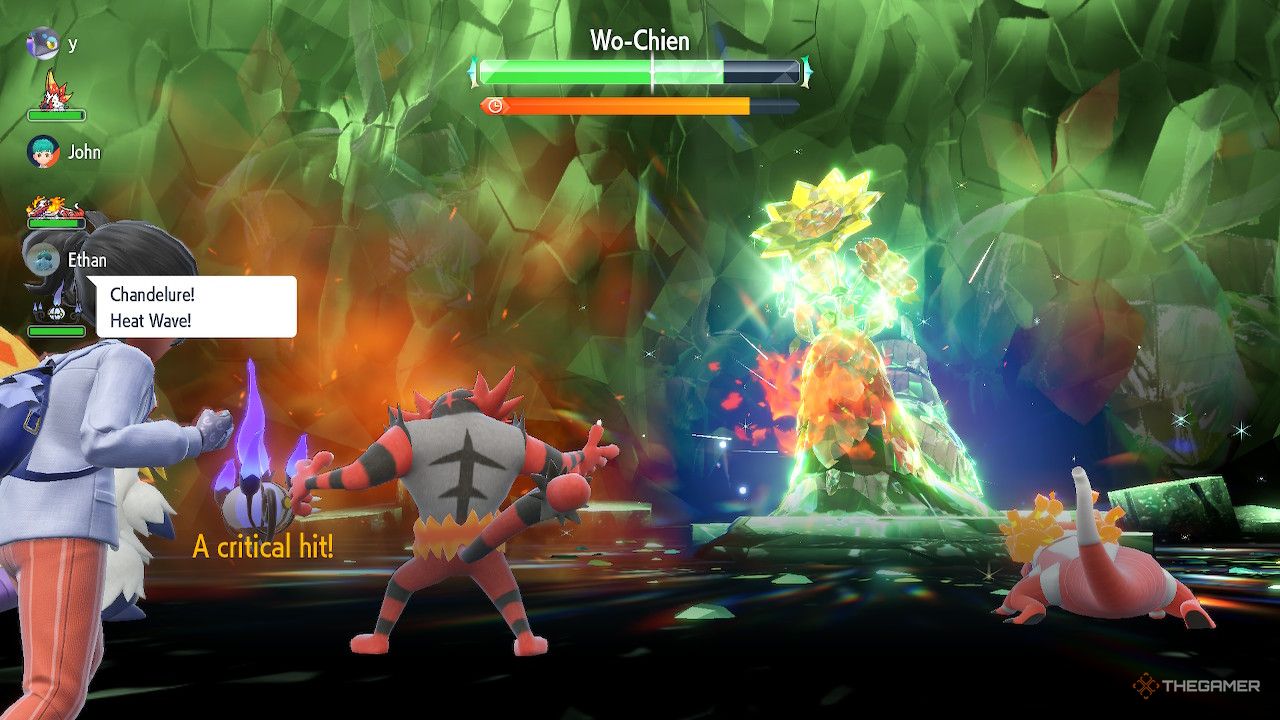
Task: Choose the Cinderace party icon under y
Action: (x=54, y=92)
